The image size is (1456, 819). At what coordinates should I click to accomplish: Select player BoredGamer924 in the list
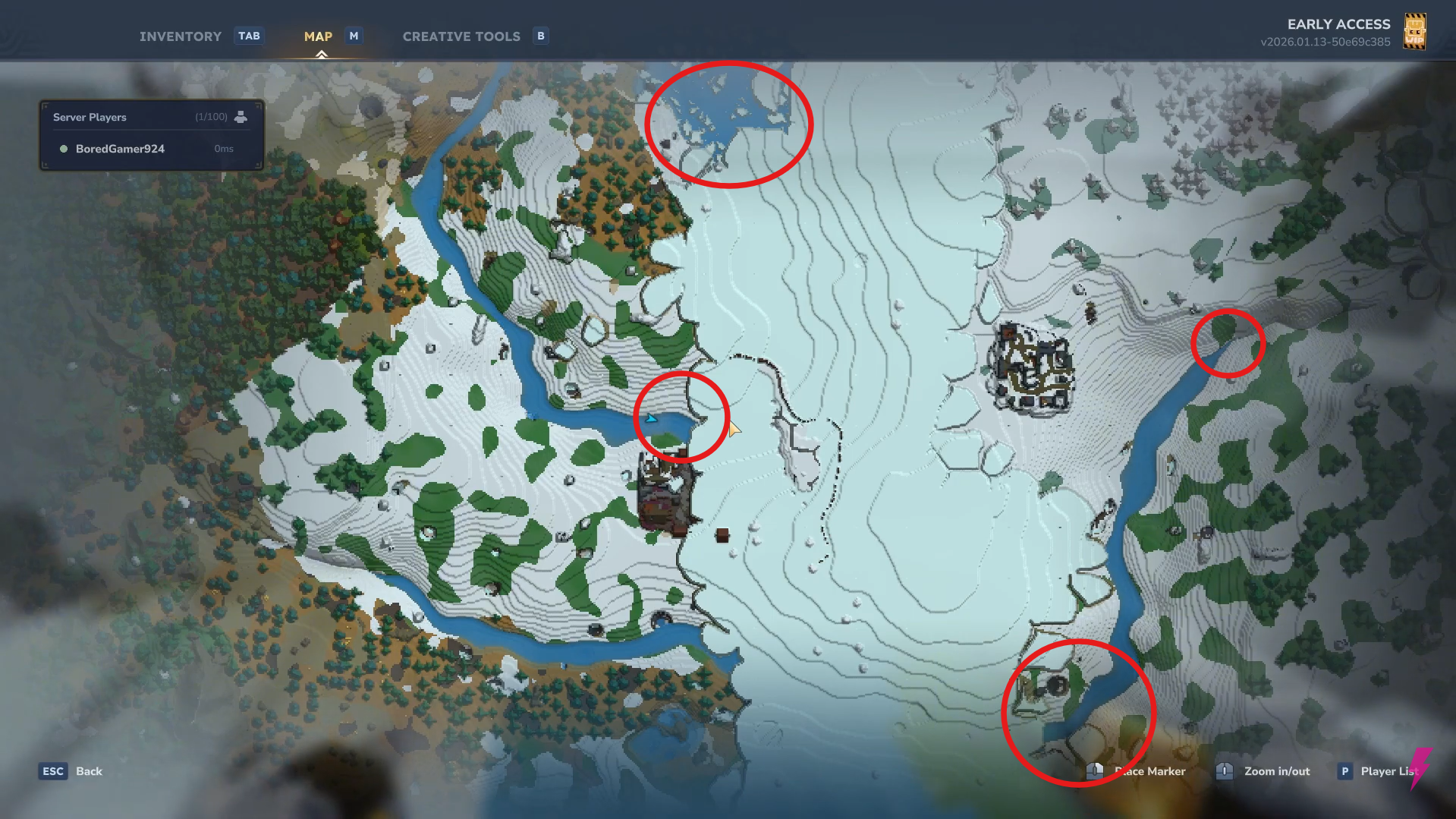[120, 149]
